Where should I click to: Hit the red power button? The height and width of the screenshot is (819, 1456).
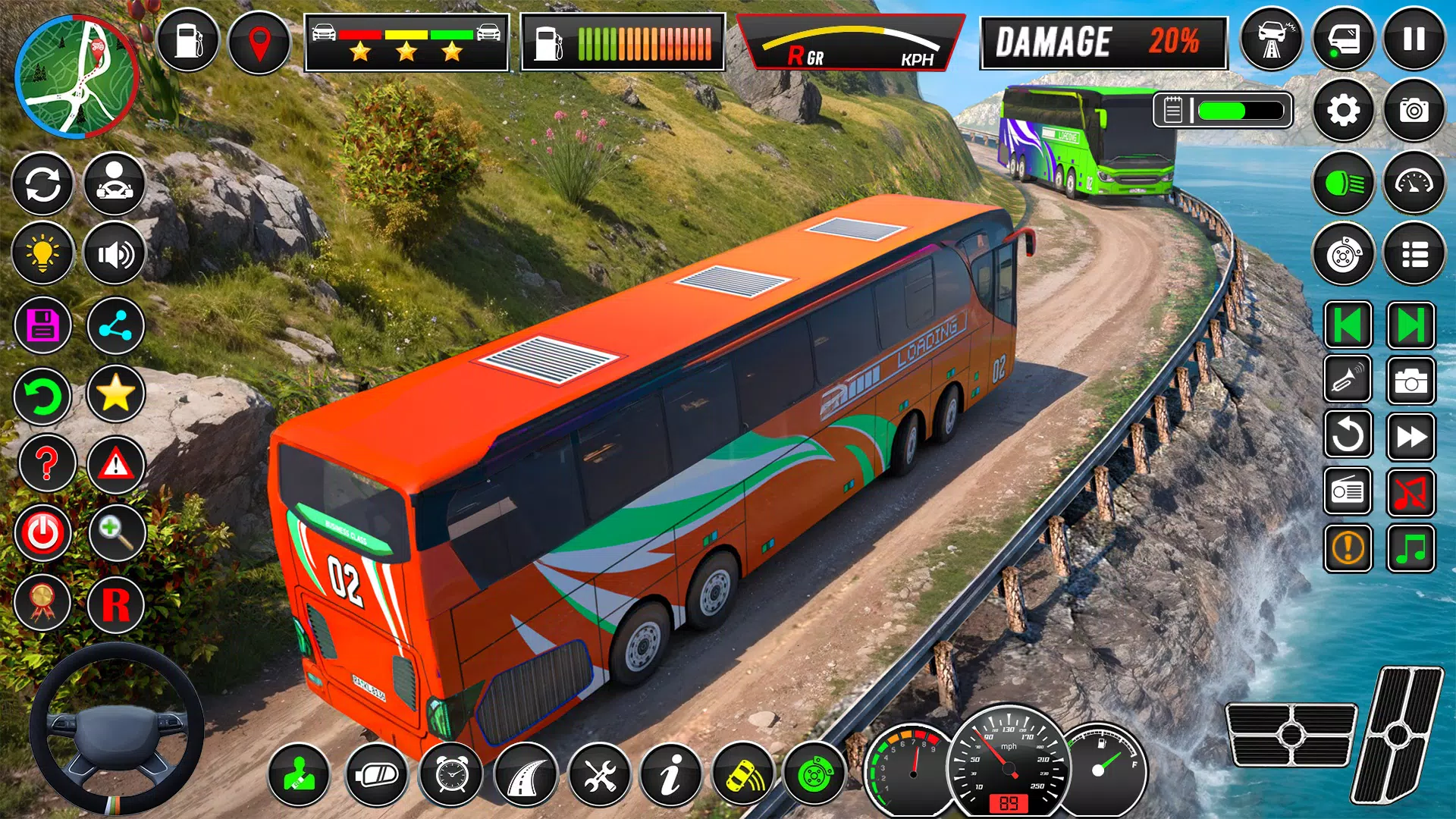click(42, 533)
